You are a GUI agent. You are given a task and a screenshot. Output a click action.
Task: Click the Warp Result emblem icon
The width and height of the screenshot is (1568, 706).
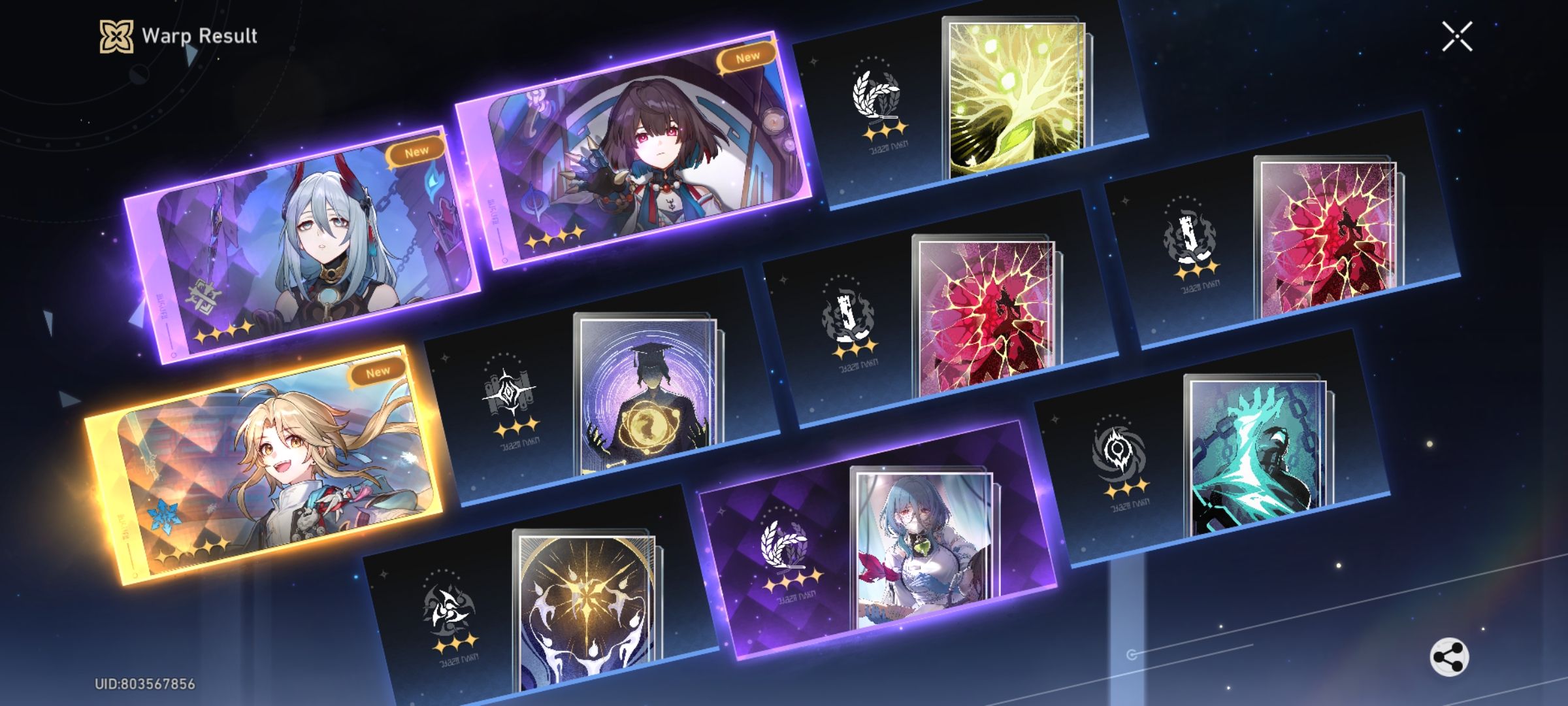coord(115,37)
